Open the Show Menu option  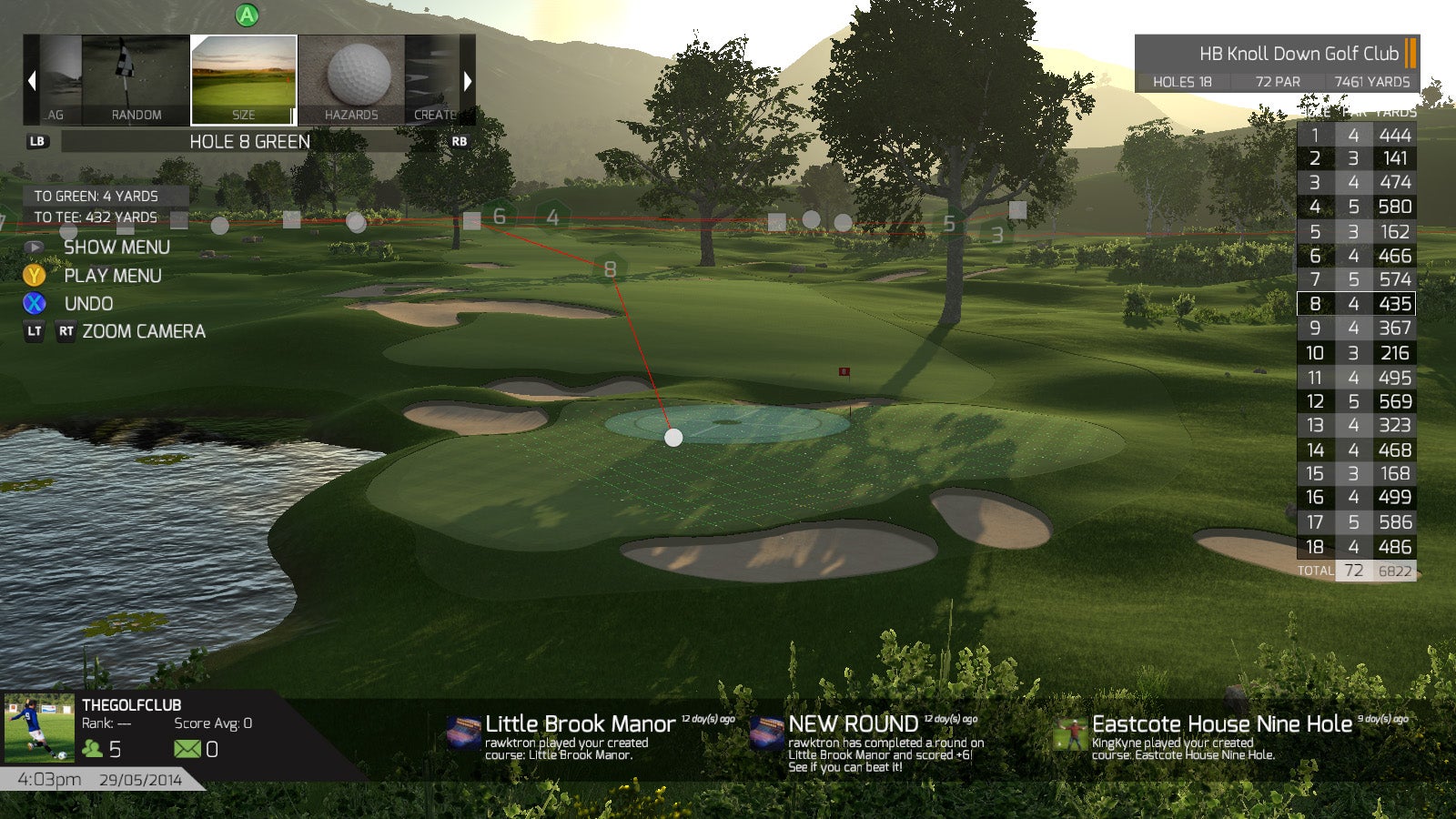[116, 248]
